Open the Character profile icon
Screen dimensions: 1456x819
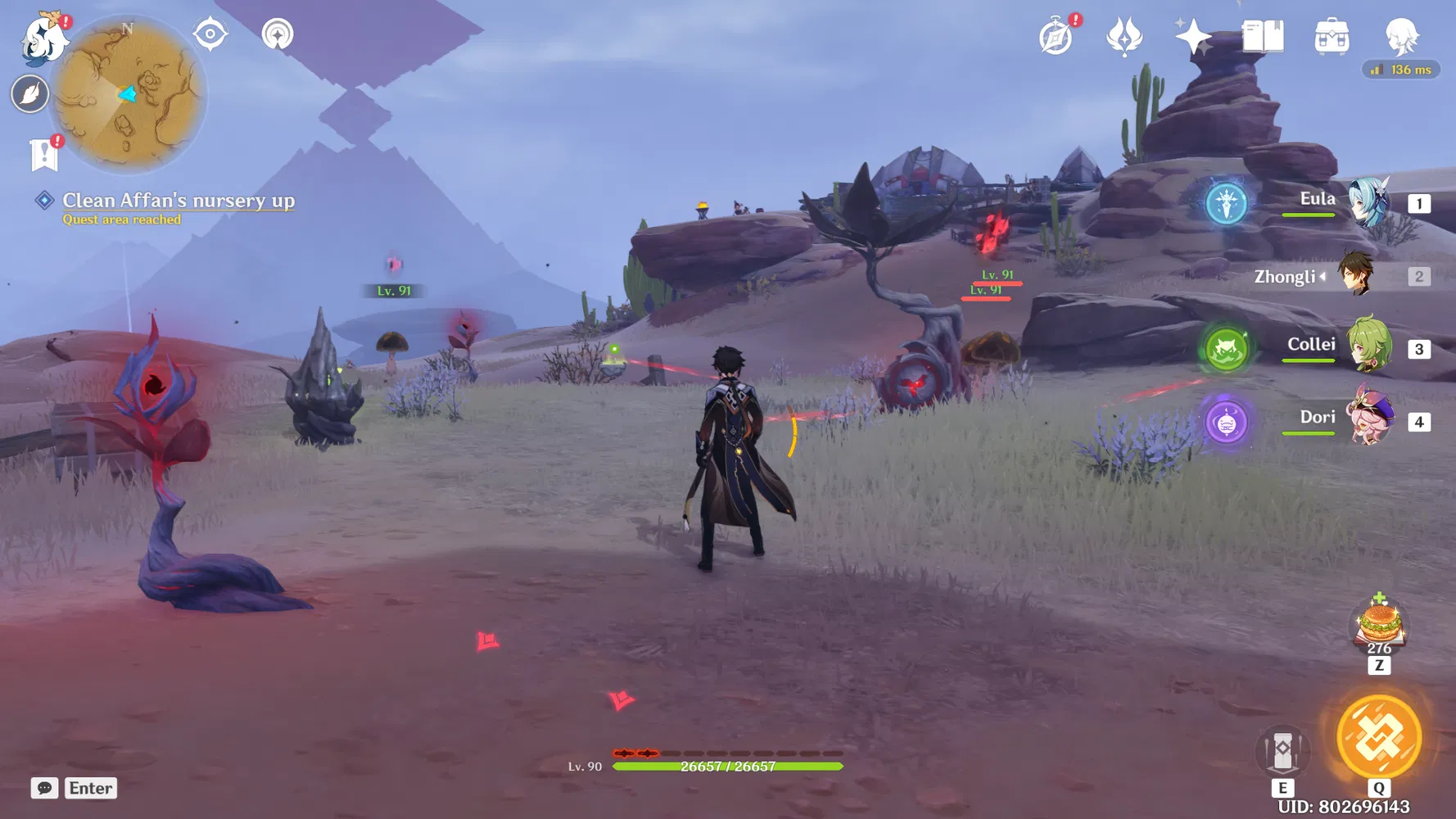coord(1402,36)
